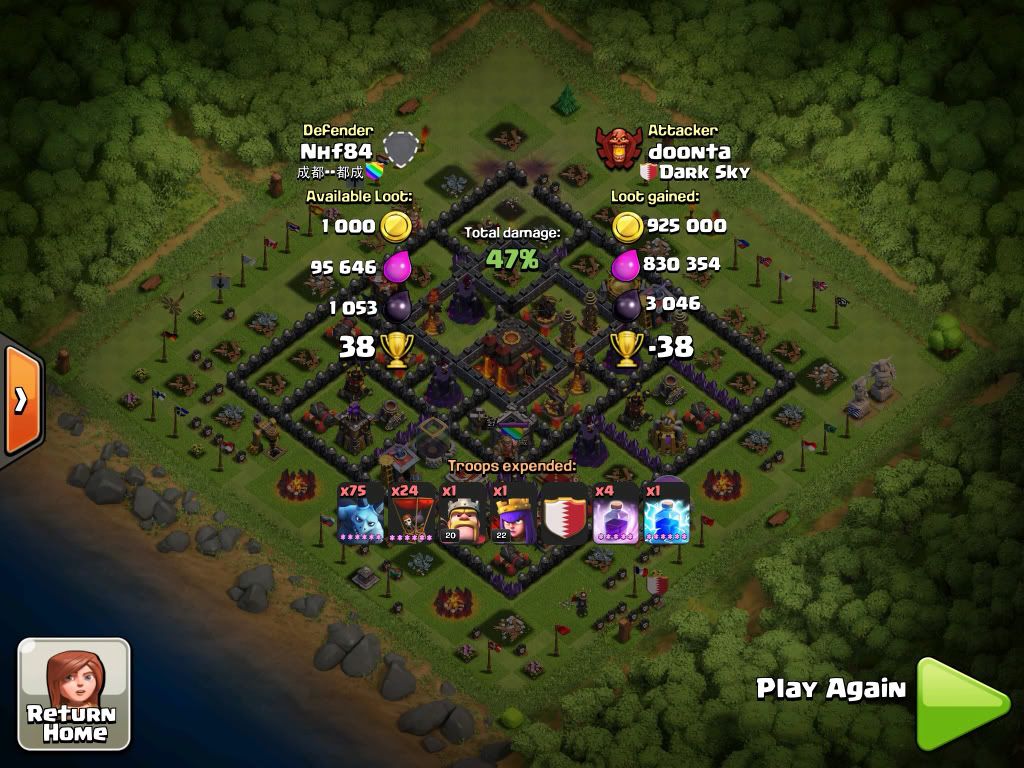Expand the orange side panel arrow
The height and width of the screenshot is (768, 1024).
(x=21, y=400)
